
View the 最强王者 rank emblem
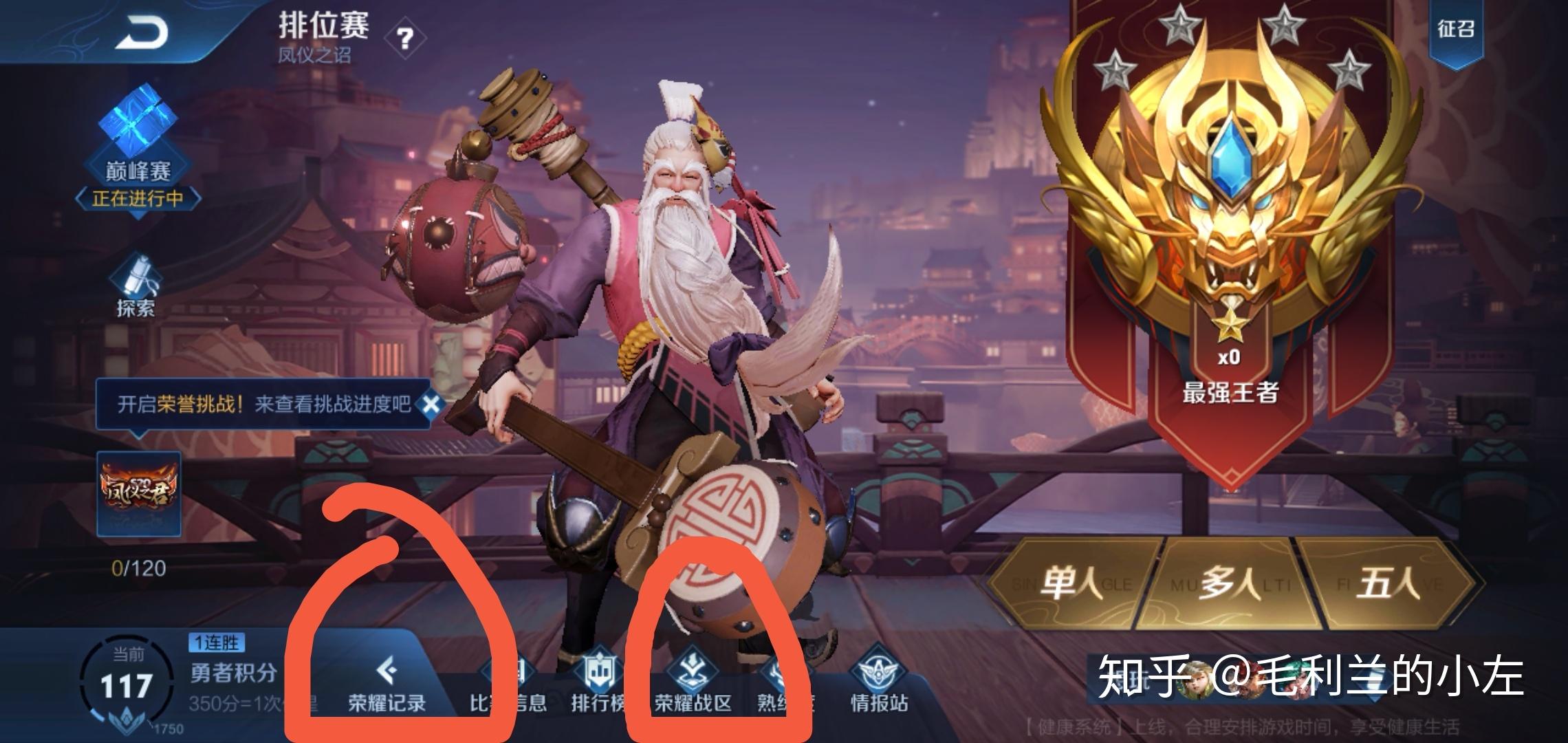[1229, 206]
